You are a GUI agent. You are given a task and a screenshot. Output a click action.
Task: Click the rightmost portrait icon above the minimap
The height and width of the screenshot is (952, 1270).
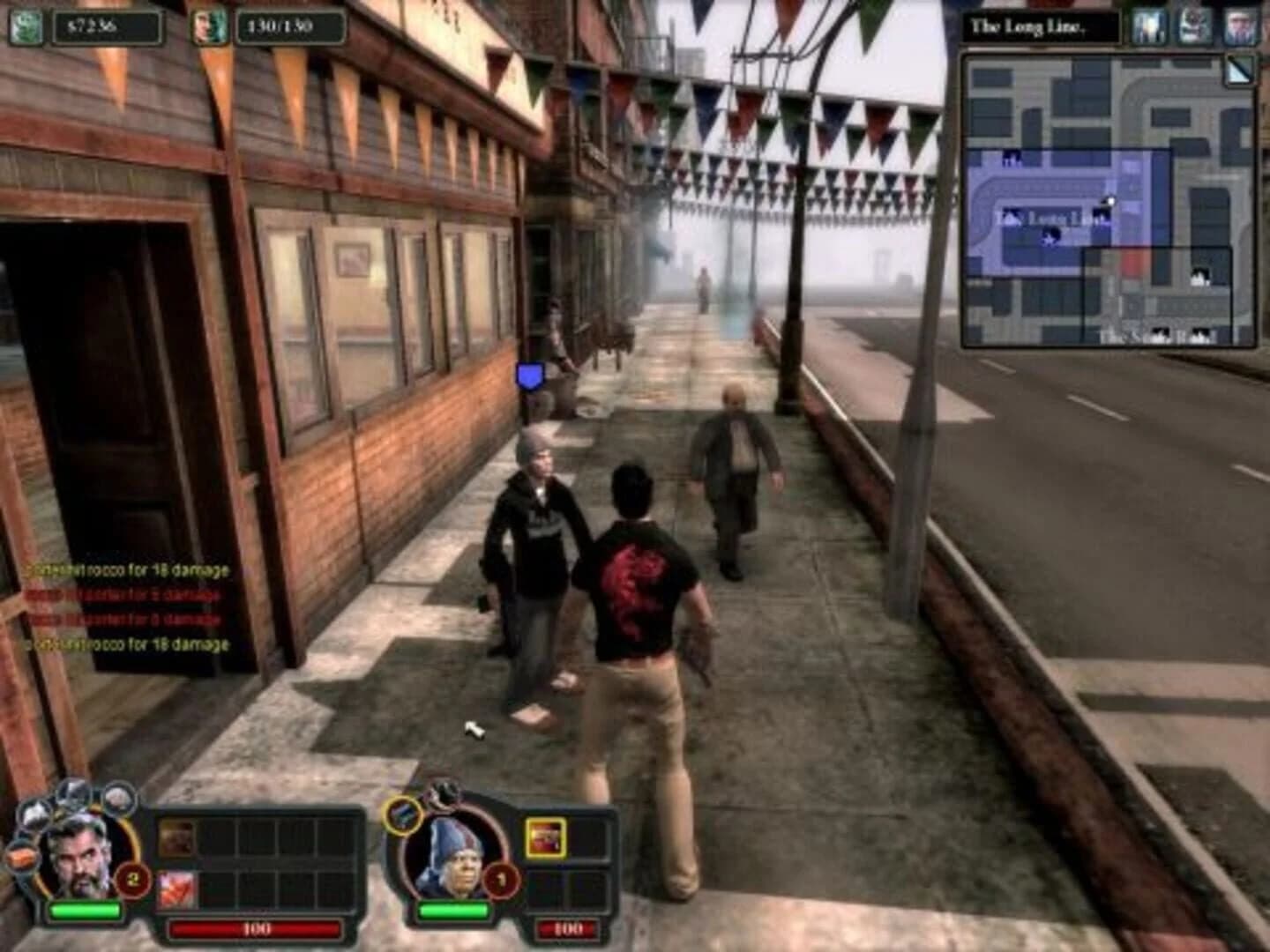point(1240,27)
